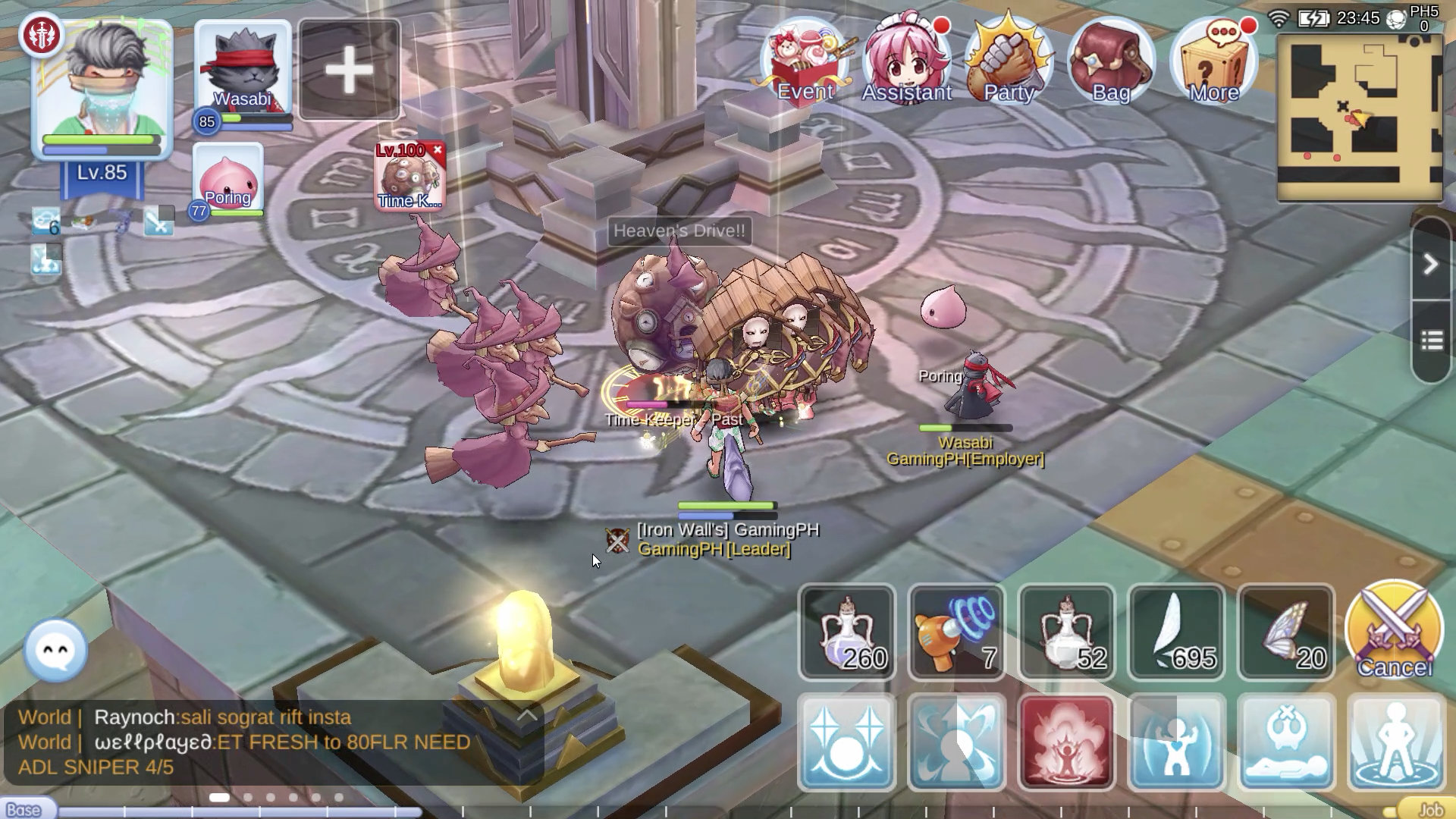The width and height of the screenshot is (1456, 819).
Task: Open the dungeon minimap
Action: click(1360, 118)
